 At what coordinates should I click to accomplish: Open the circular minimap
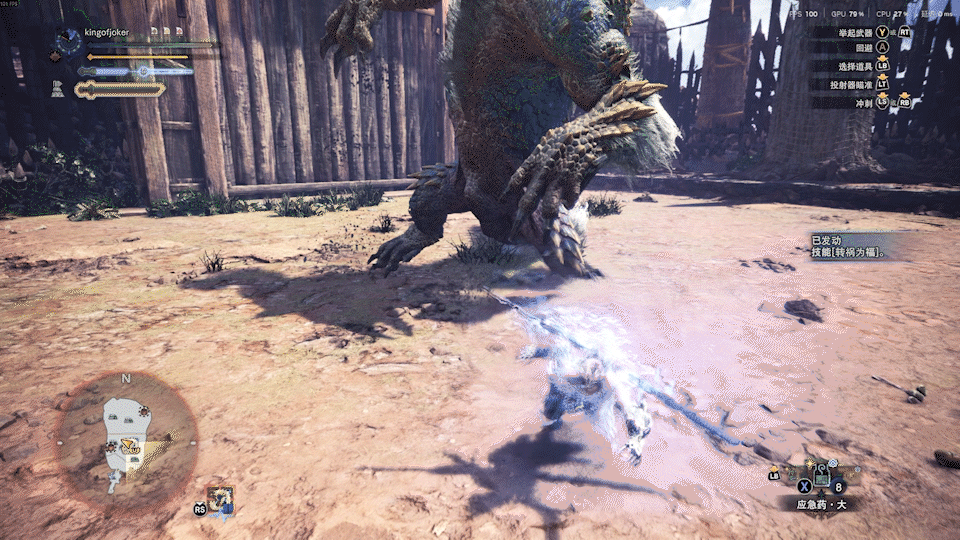point(126,440)
